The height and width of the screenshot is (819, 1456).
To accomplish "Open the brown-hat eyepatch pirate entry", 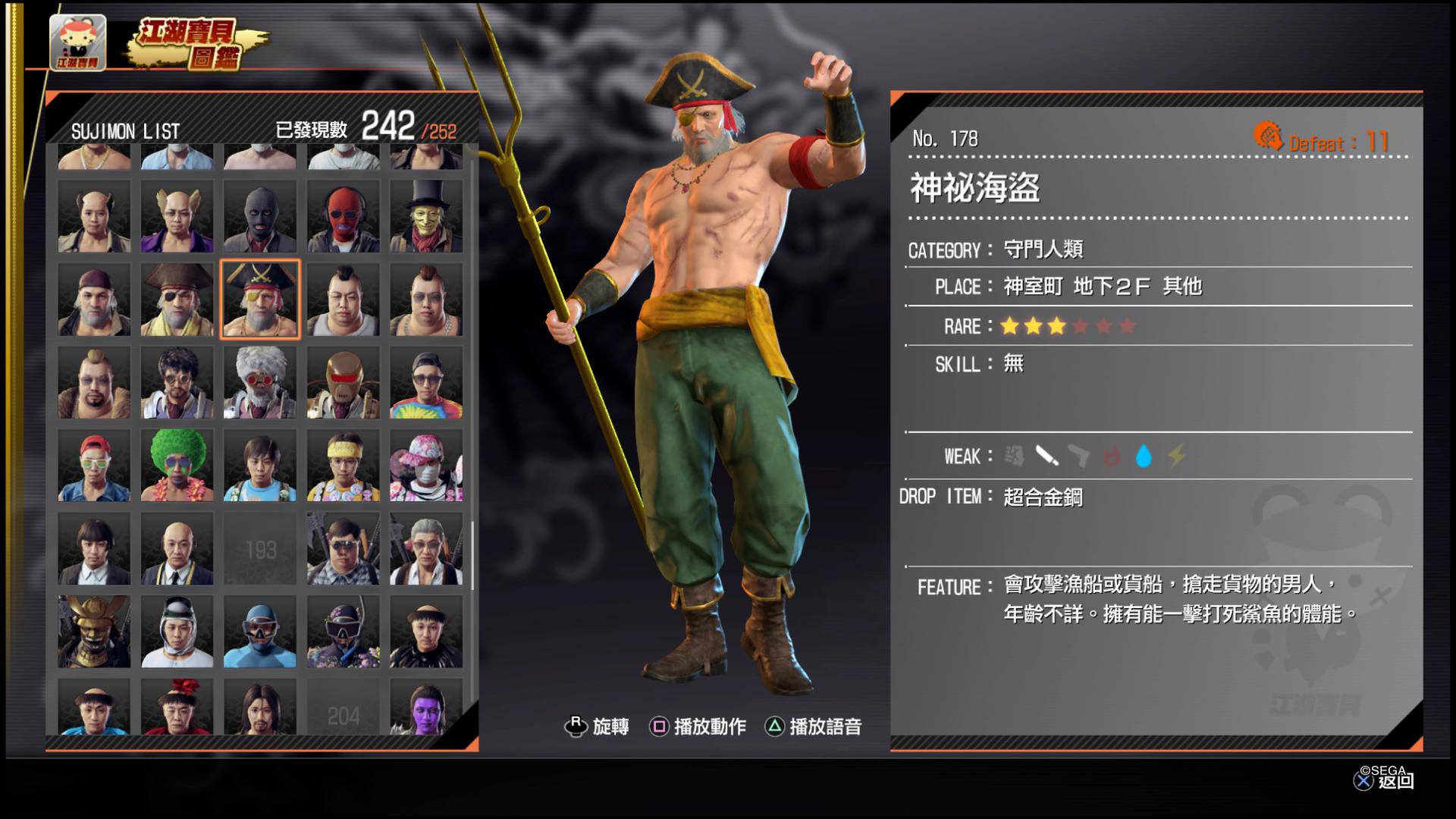I will (x=177, y=300).
